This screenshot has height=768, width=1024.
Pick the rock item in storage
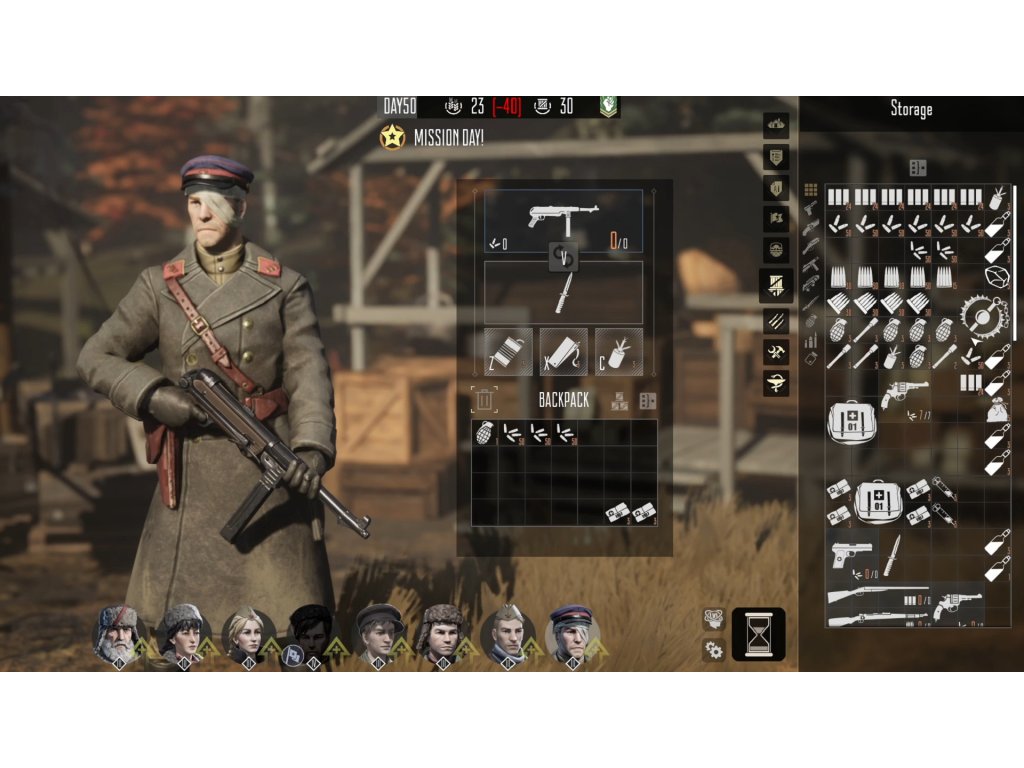(x=997, y=277)
